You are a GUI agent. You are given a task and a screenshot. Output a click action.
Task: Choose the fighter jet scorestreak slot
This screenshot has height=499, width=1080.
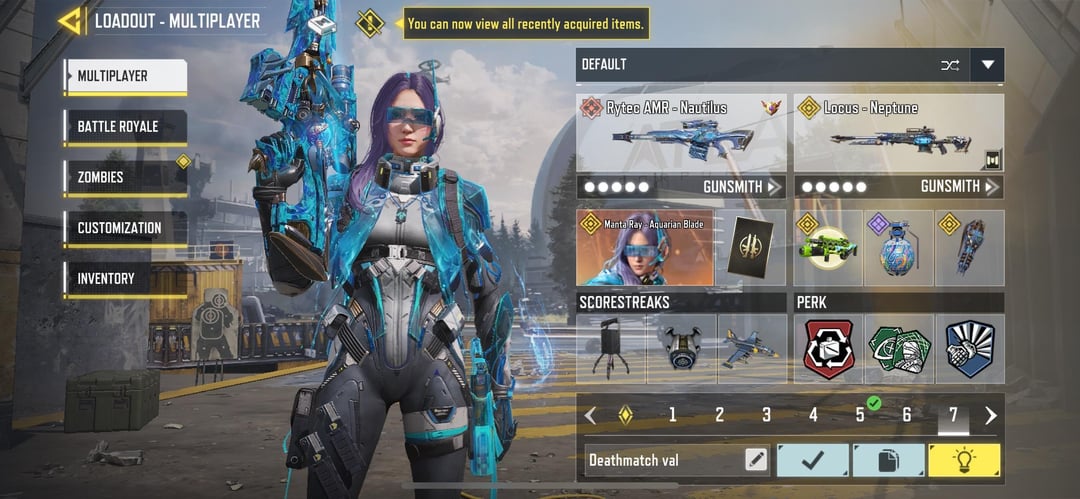click(752, 349)
